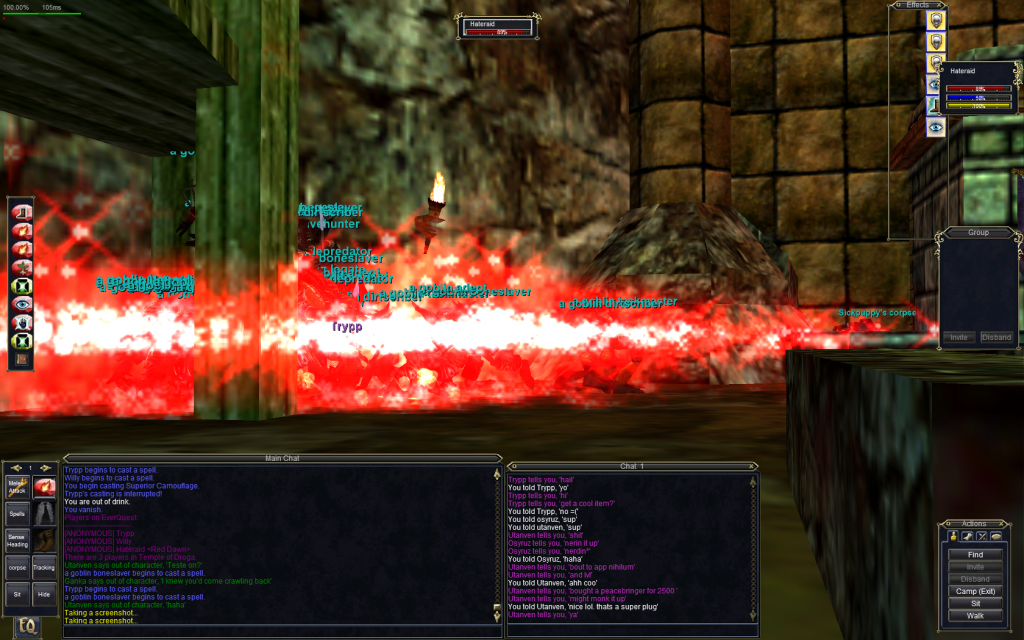Use the Sense Heading skill button
This screenshot has height=640, width=1024.
click(x=17, y=541)
